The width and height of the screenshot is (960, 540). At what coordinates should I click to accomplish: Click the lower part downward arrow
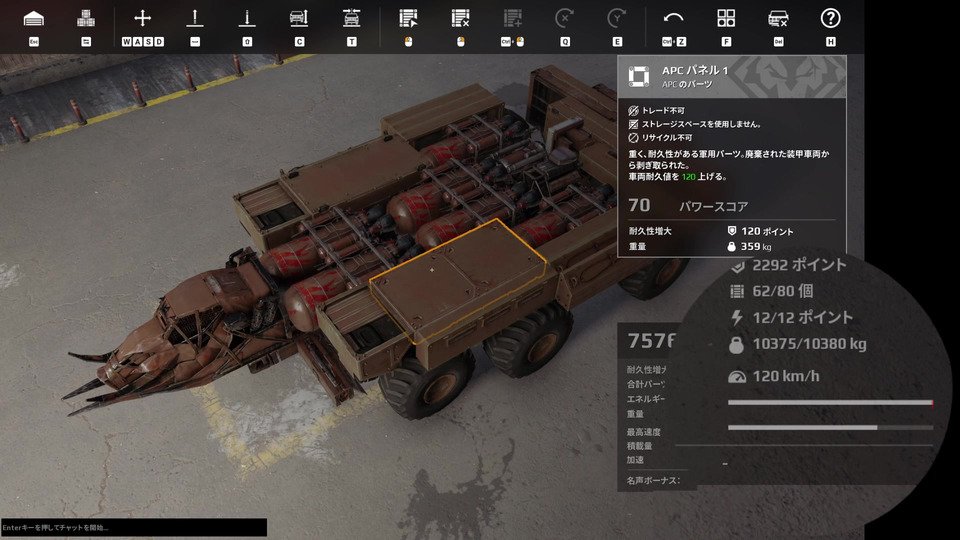tap(246, 19)
